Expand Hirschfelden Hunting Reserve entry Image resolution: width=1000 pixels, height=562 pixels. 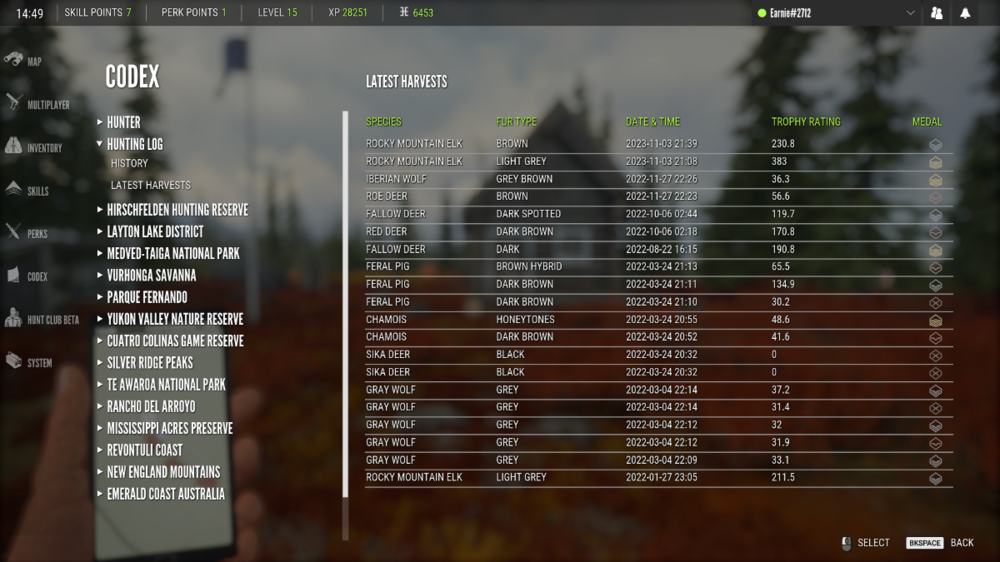coord(177,210)
